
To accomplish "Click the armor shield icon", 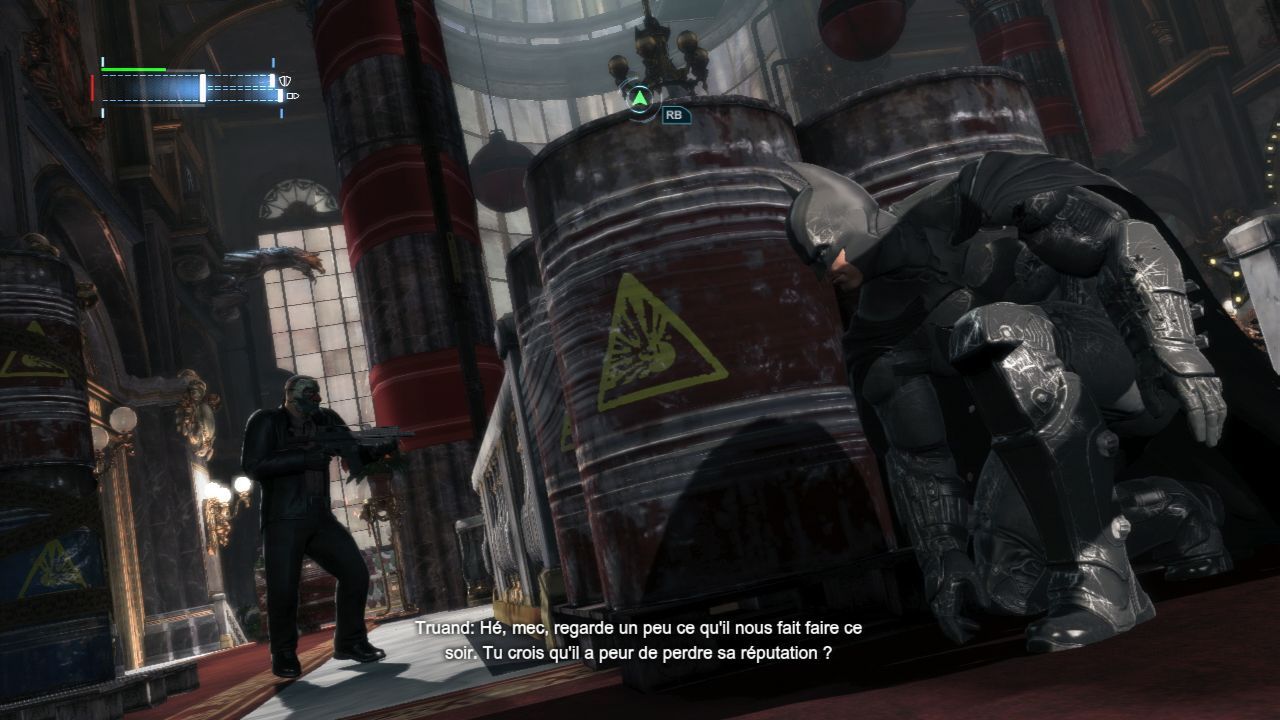I will (286, 80).
